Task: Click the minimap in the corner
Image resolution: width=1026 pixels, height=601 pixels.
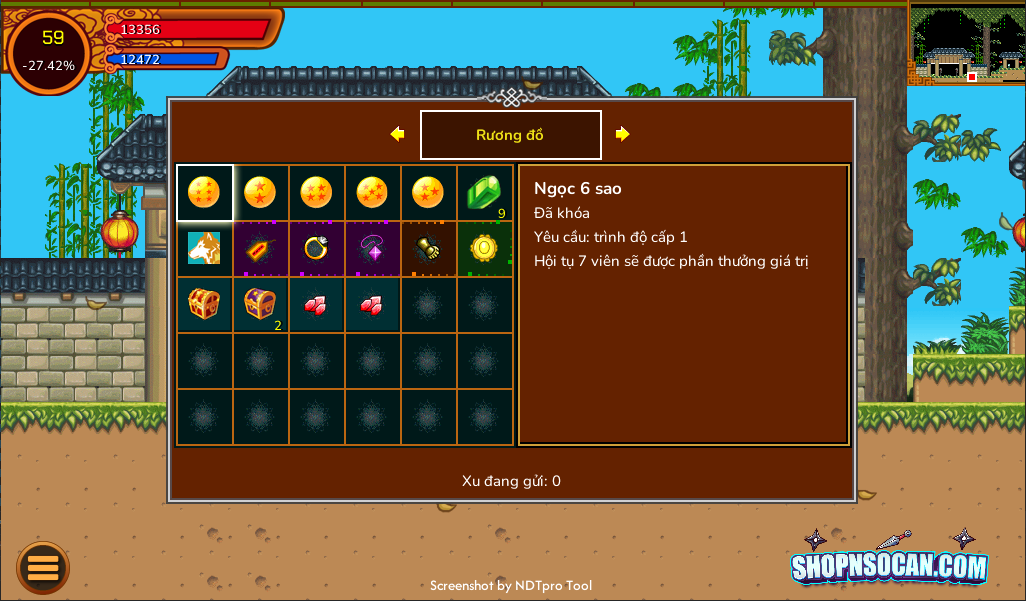Action: pyautogui.click(x=966, y=44)
